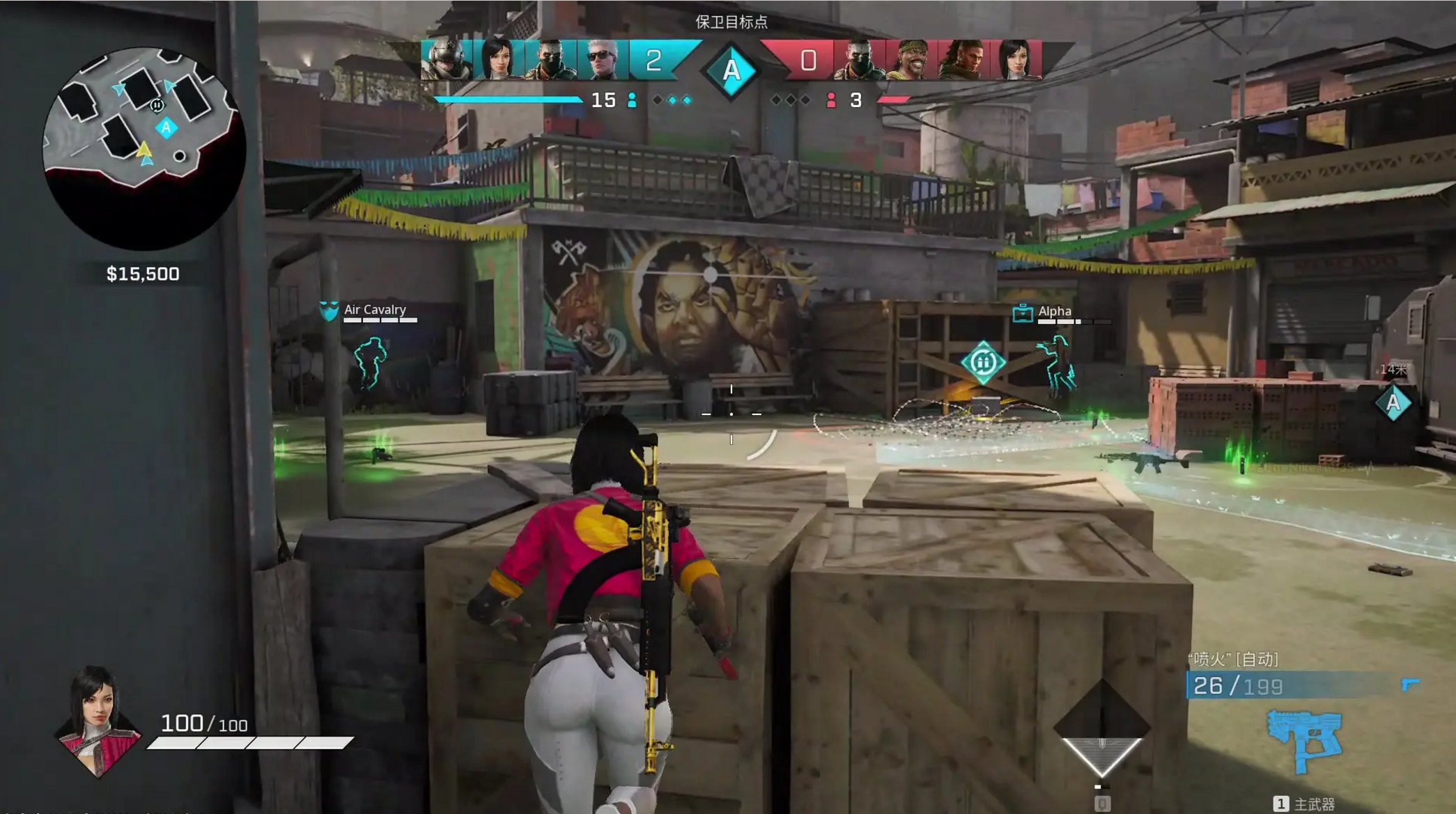Click the yellow bandana enemy portrait
1456x814 pixels.
pyautogui.click(x=911, y=60)
